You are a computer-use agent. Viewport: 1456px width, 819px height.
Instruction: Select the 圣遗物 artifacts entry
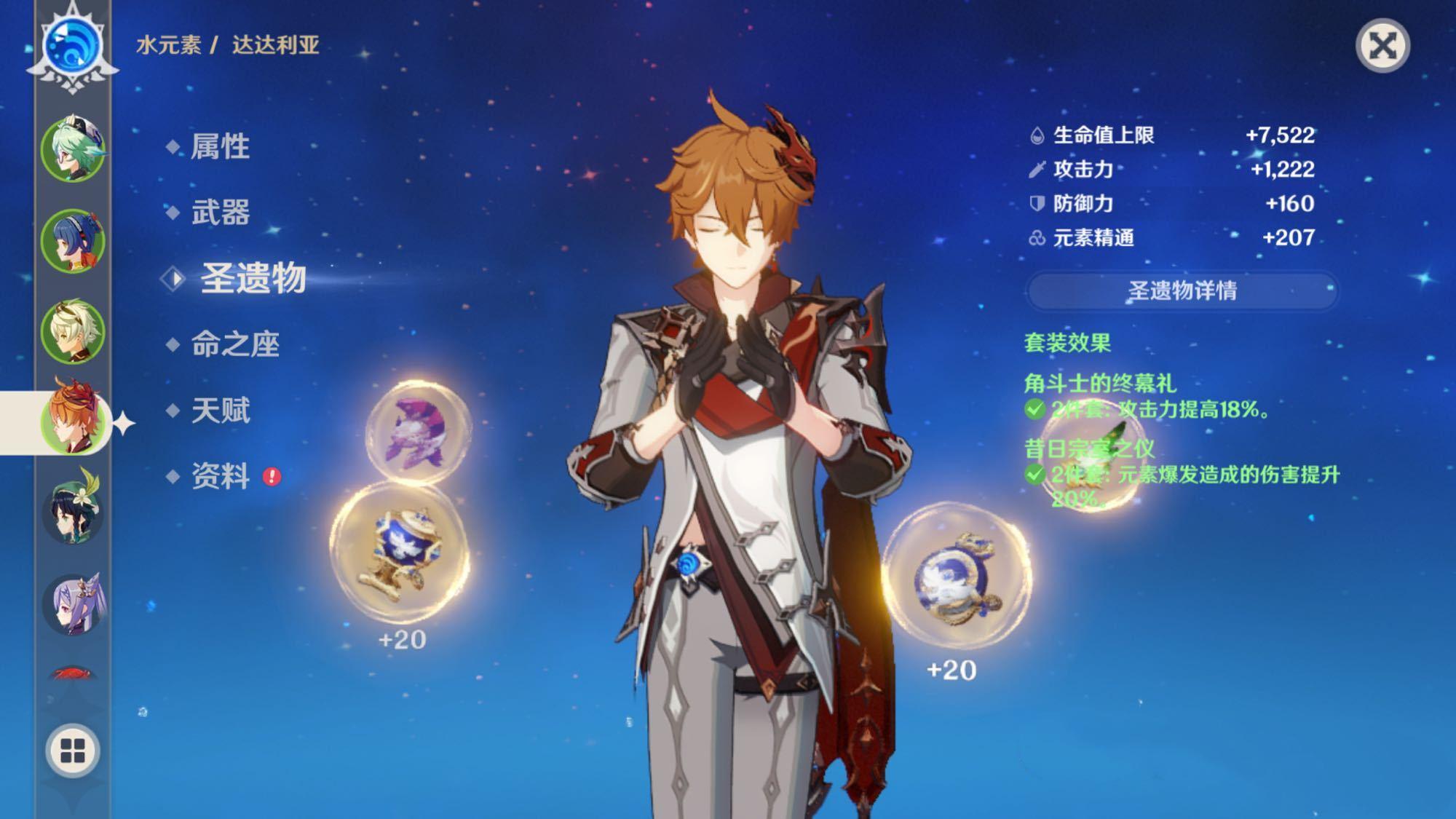pos(252,278)
